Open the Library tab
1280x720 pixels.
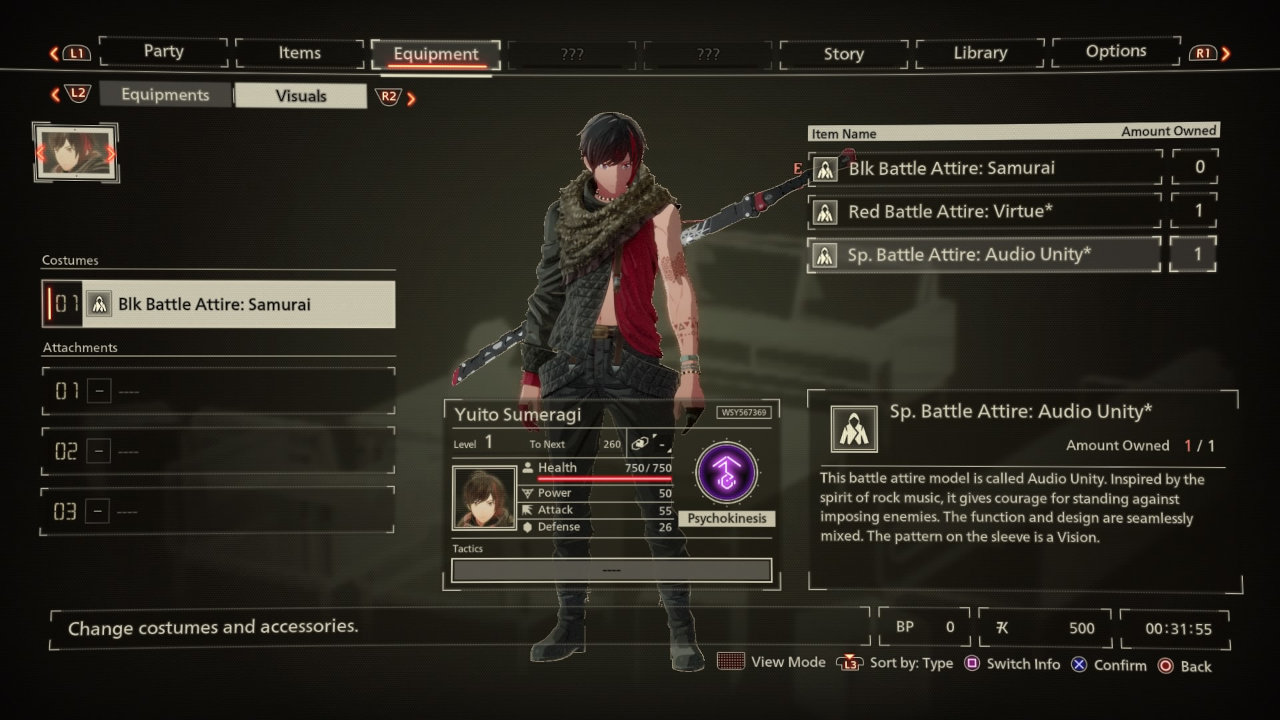tap(979, 53)
